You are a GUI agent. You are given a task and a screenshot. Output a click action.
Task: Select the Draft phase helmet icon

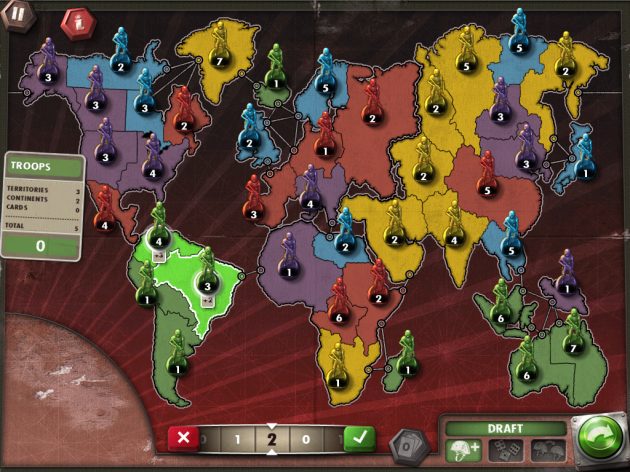point(464,450)
